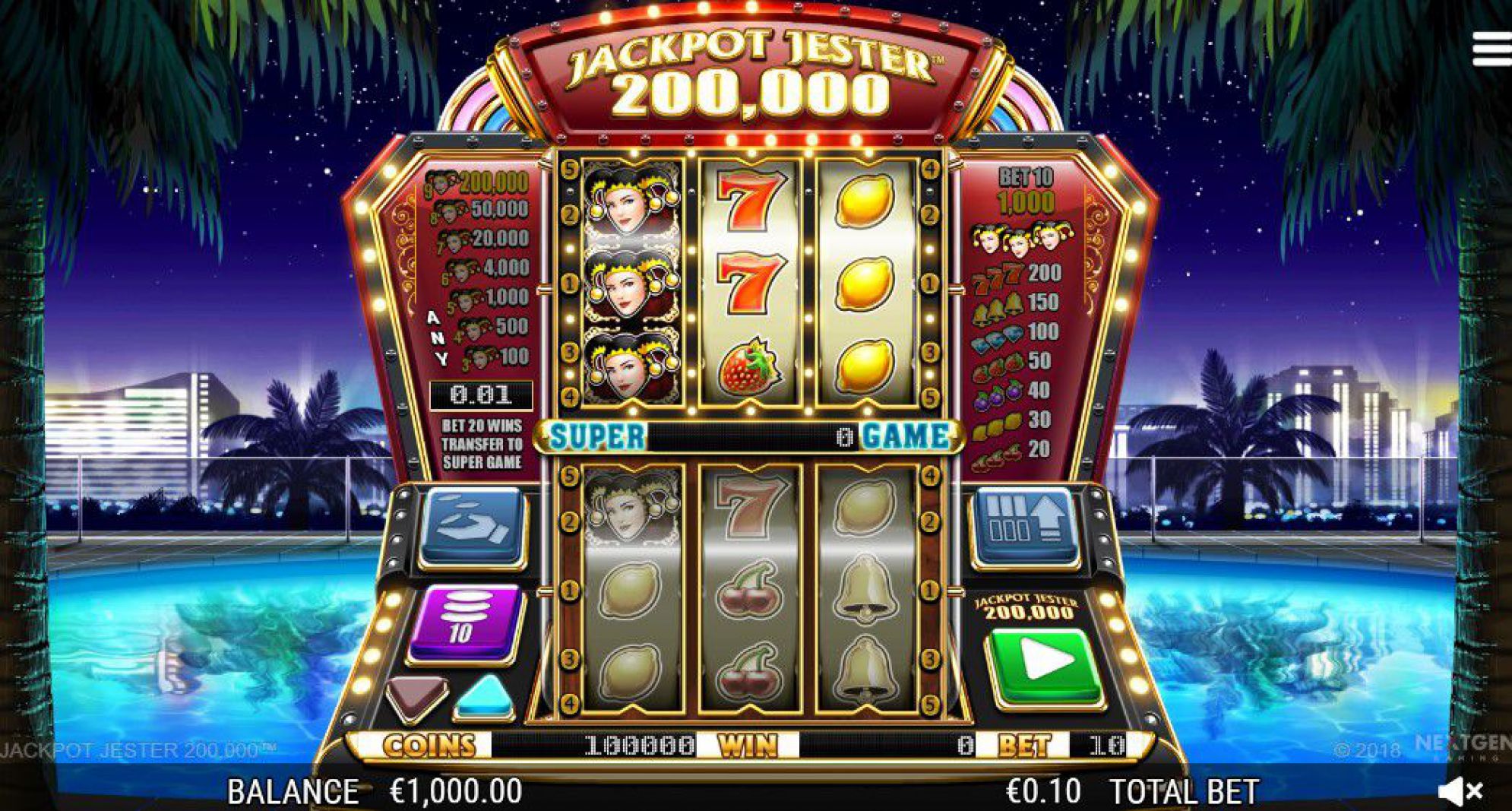Open the hamburger menu

[x=1491, y=50]
